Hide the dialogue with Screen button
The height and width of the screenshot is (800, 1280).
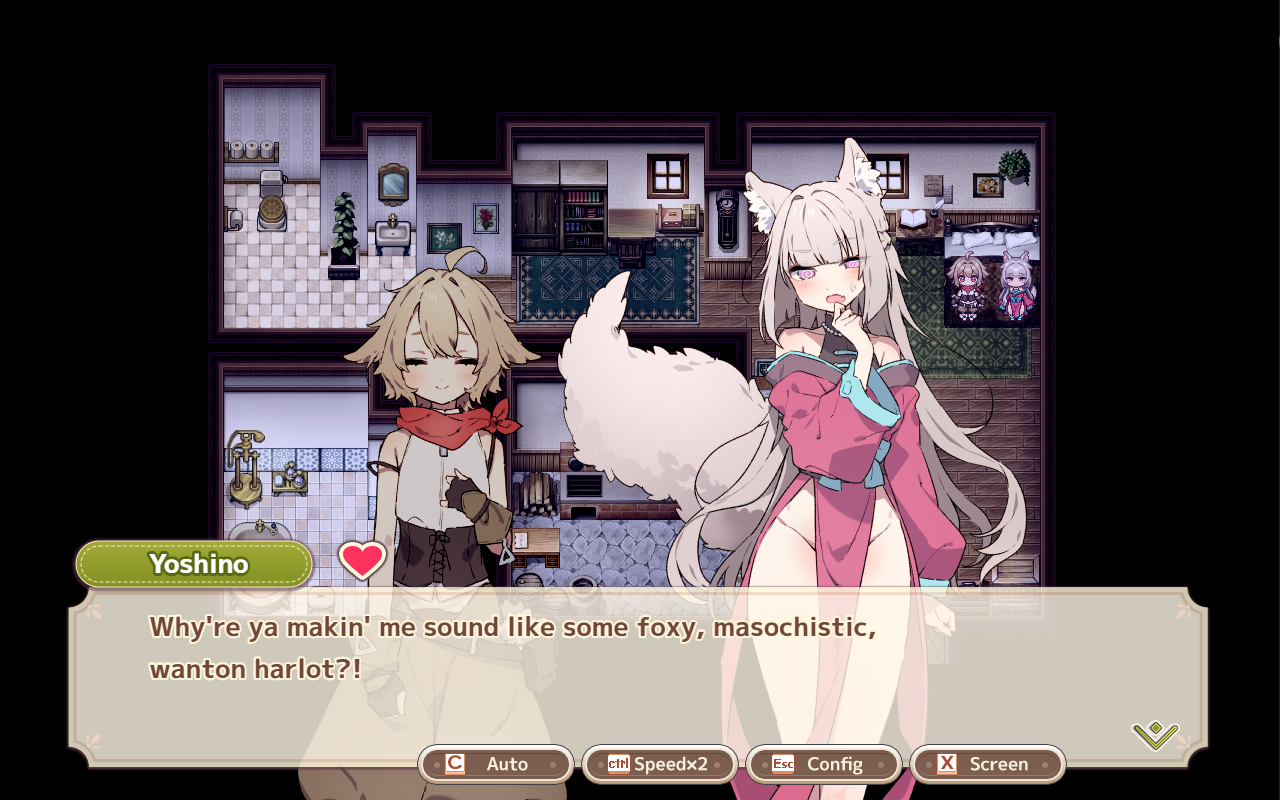click(988, 764)
